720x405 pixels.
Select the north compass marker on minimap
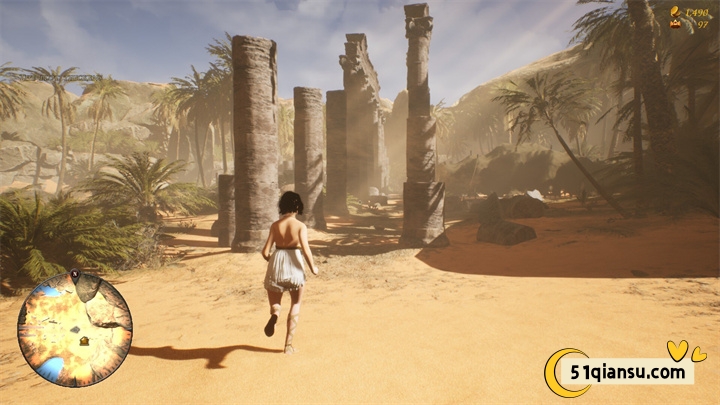75,274
